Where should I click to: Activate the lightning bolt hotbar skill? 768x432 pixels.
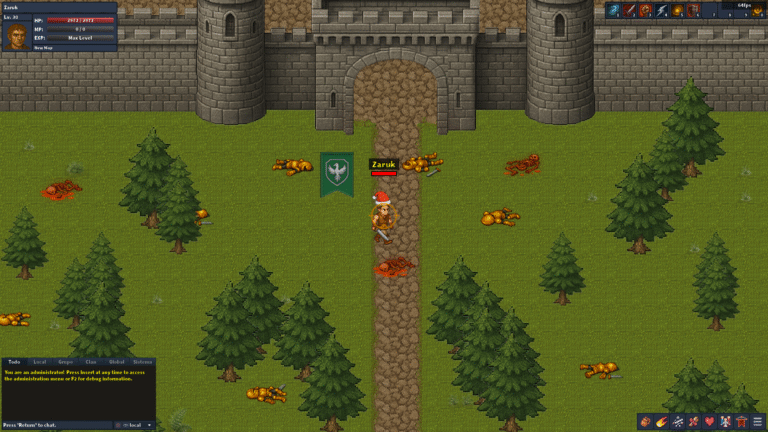[662, 10]
